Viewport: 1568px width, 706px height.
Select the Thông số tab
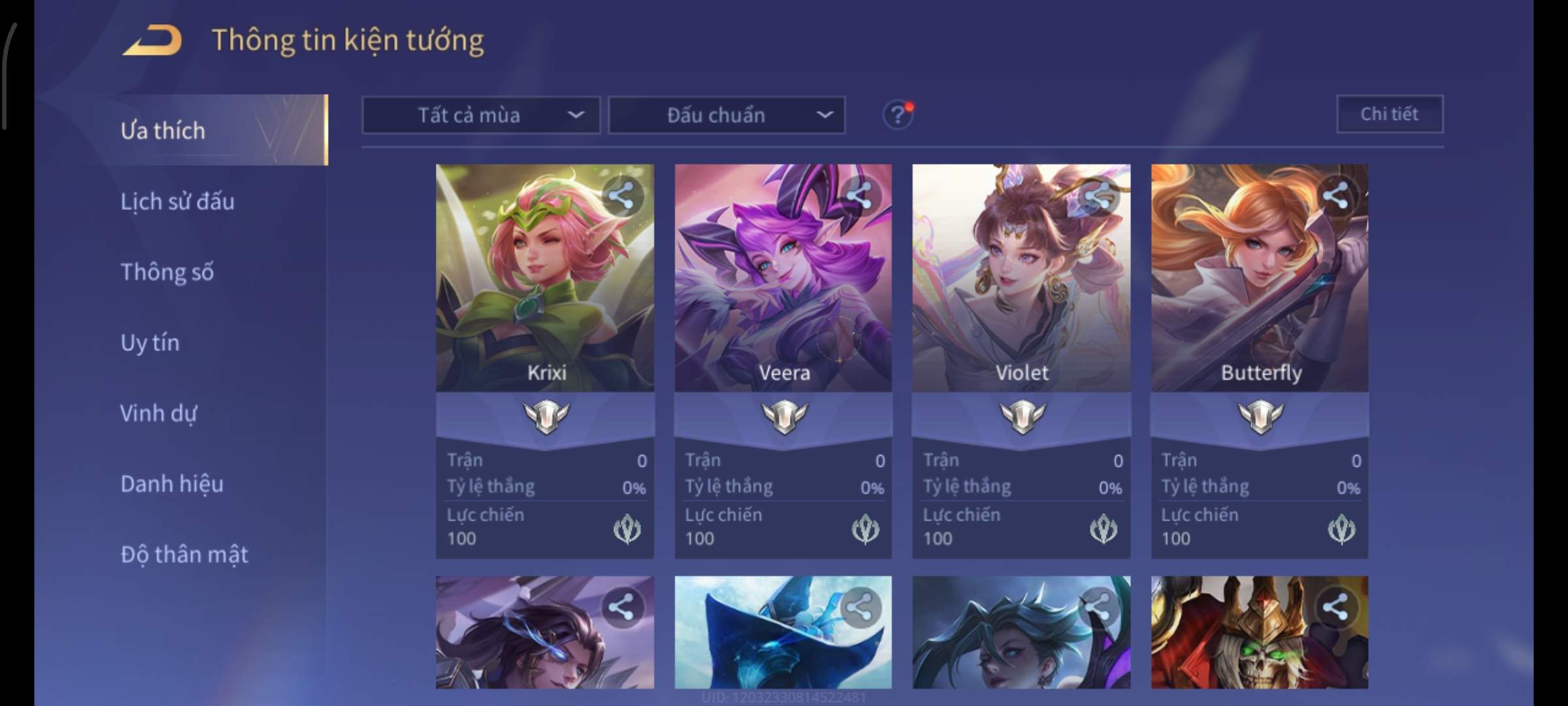[x=167, y=272]
